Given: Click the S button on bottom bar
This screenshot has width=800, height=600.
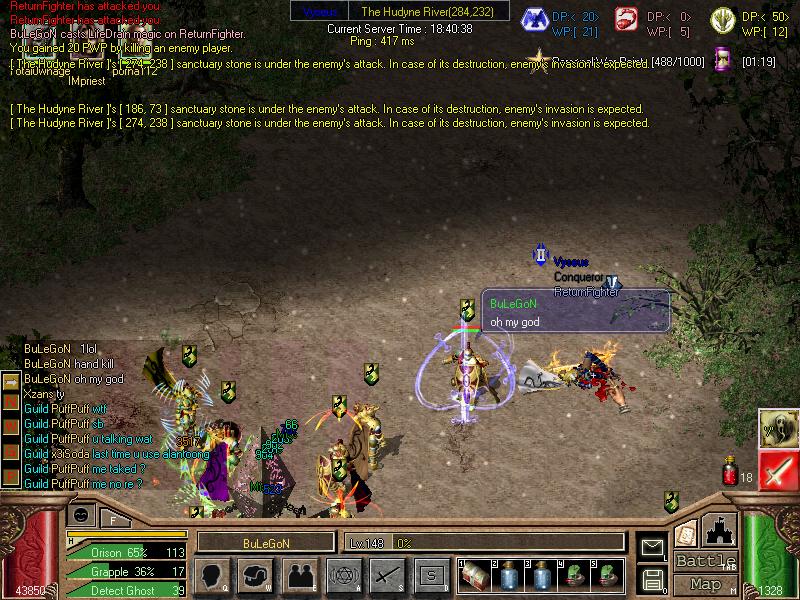Looking at the screenshot, I should click(x=430, y=574).
